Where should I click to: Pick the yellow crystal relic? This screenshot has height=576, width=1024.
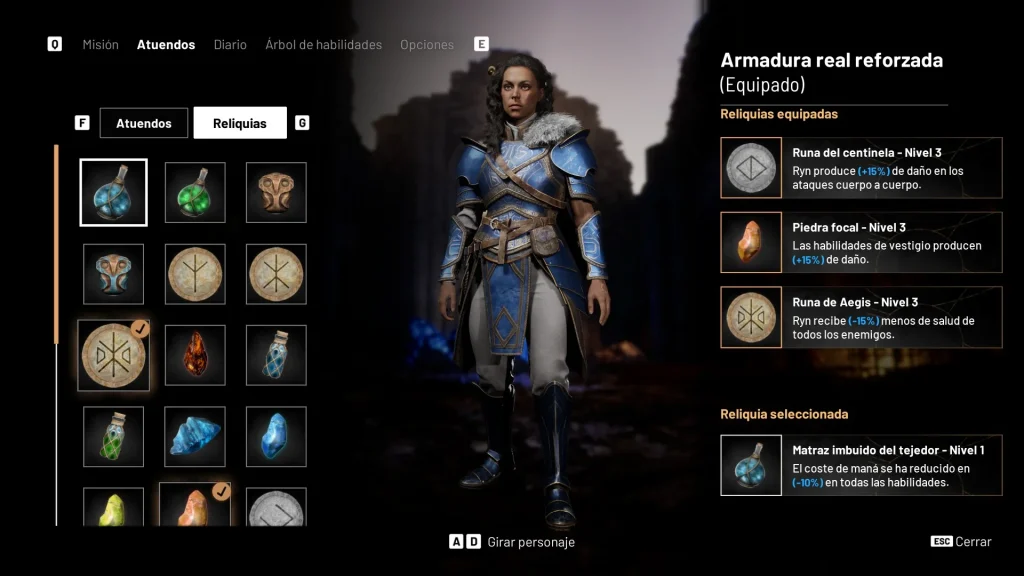click(114, 508)
